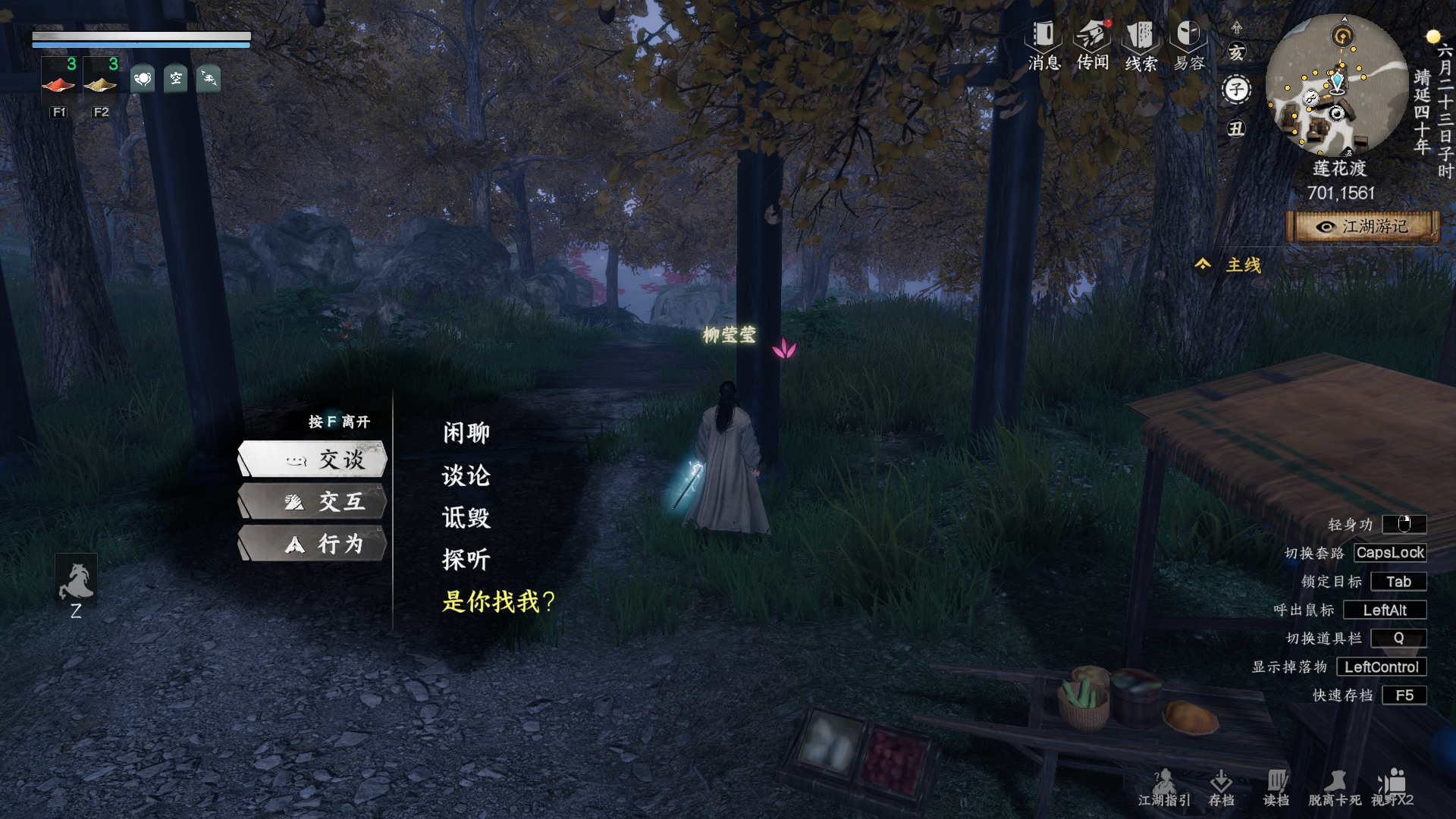Select the red powder item on F1

click(x=58, y=82)
